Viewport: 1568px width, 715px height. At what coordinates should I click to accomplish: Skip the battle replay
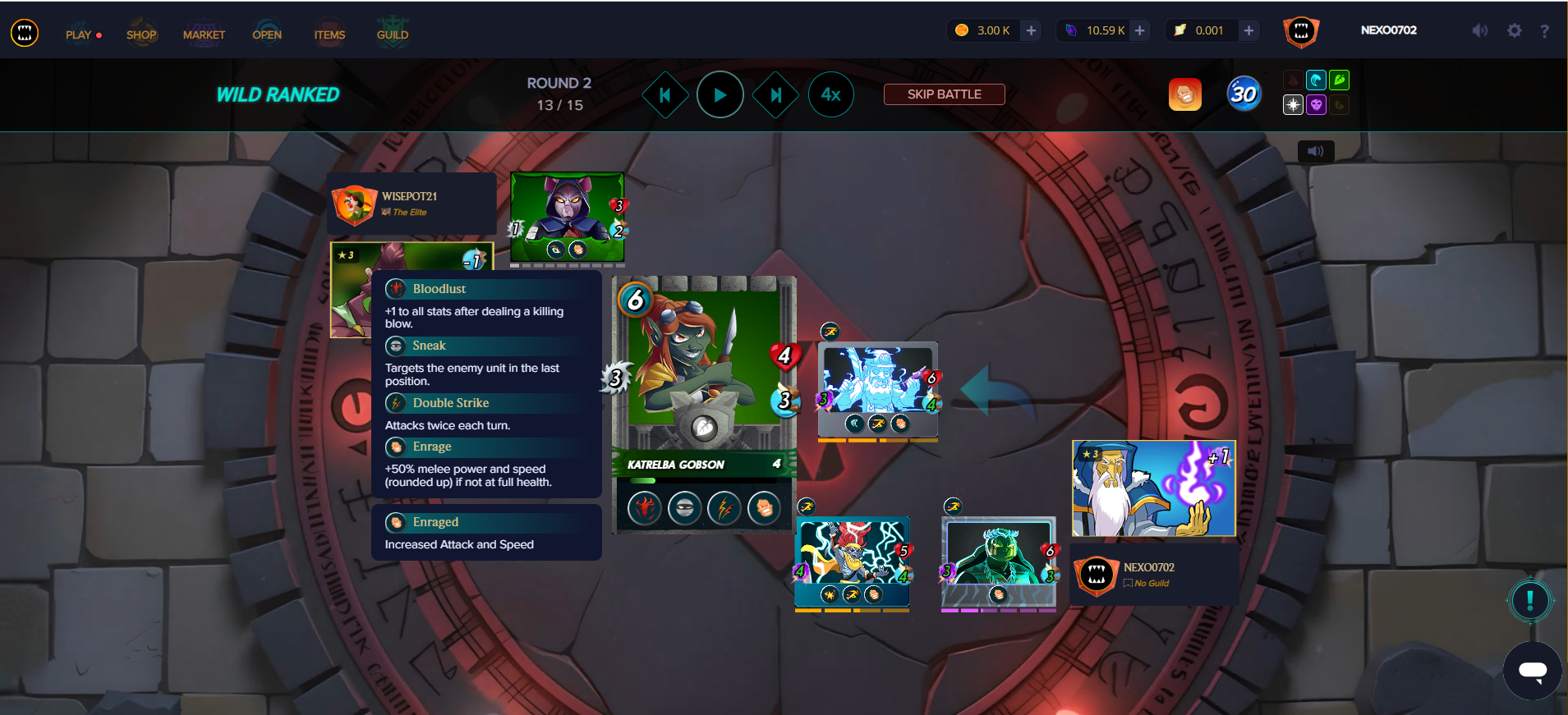[x=944, y=94]
